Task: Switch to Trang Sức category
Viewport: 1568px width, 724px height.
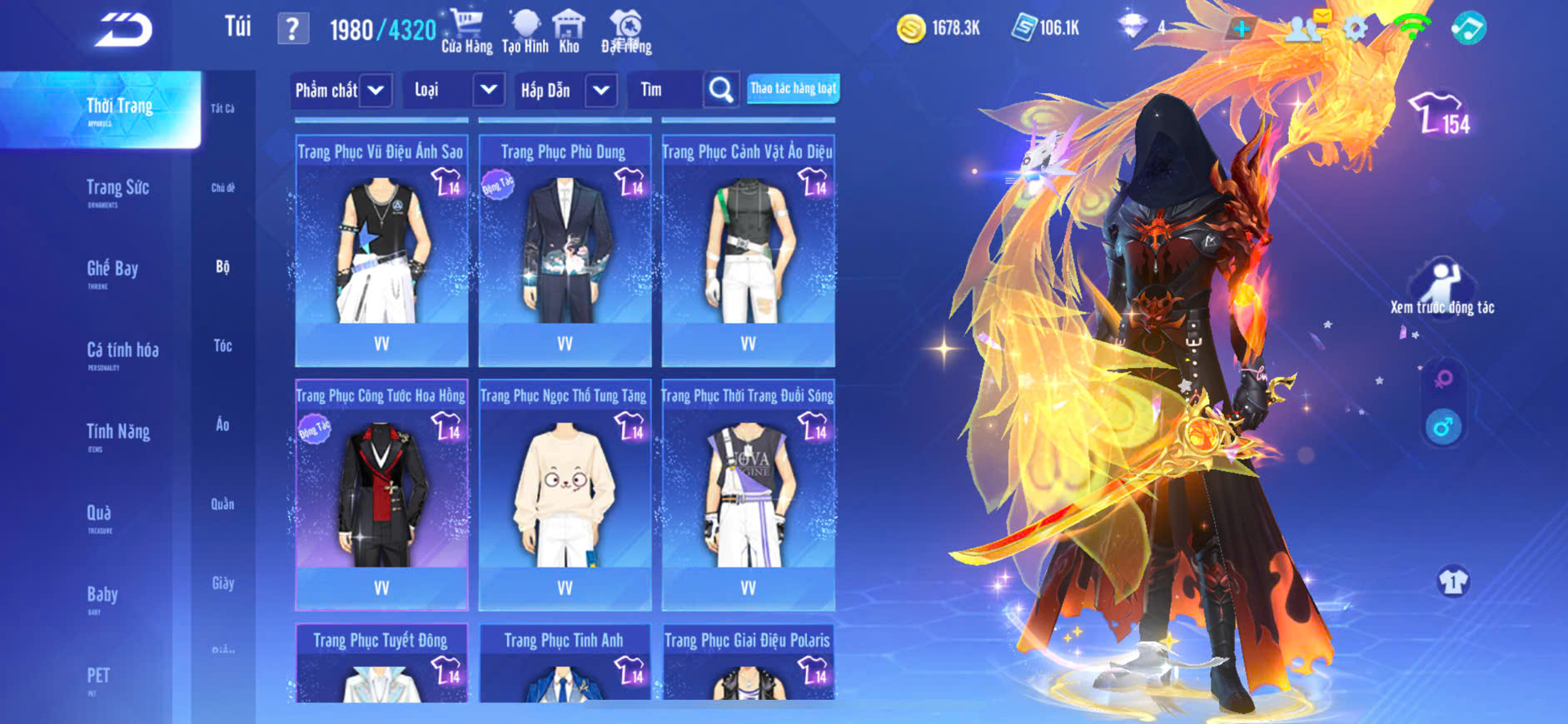Action: (117, 190)
